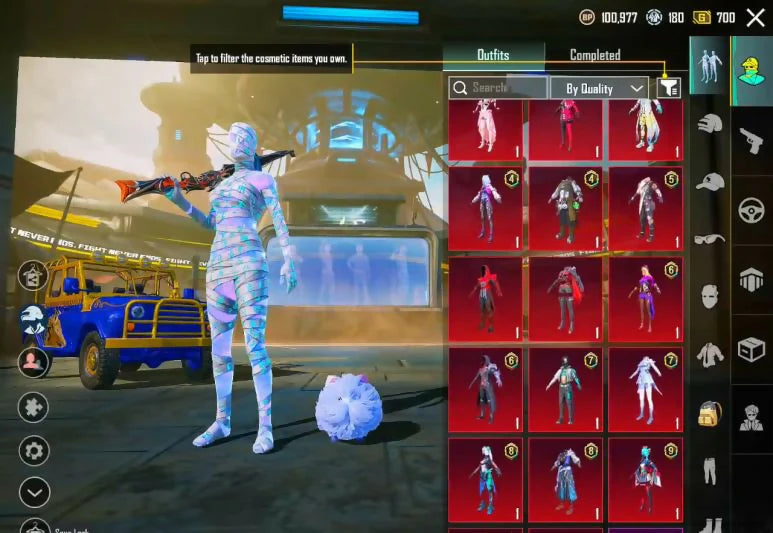Screen dimensions: 773x533
Task: Open the cardboard box section
Action: (751, 348)
